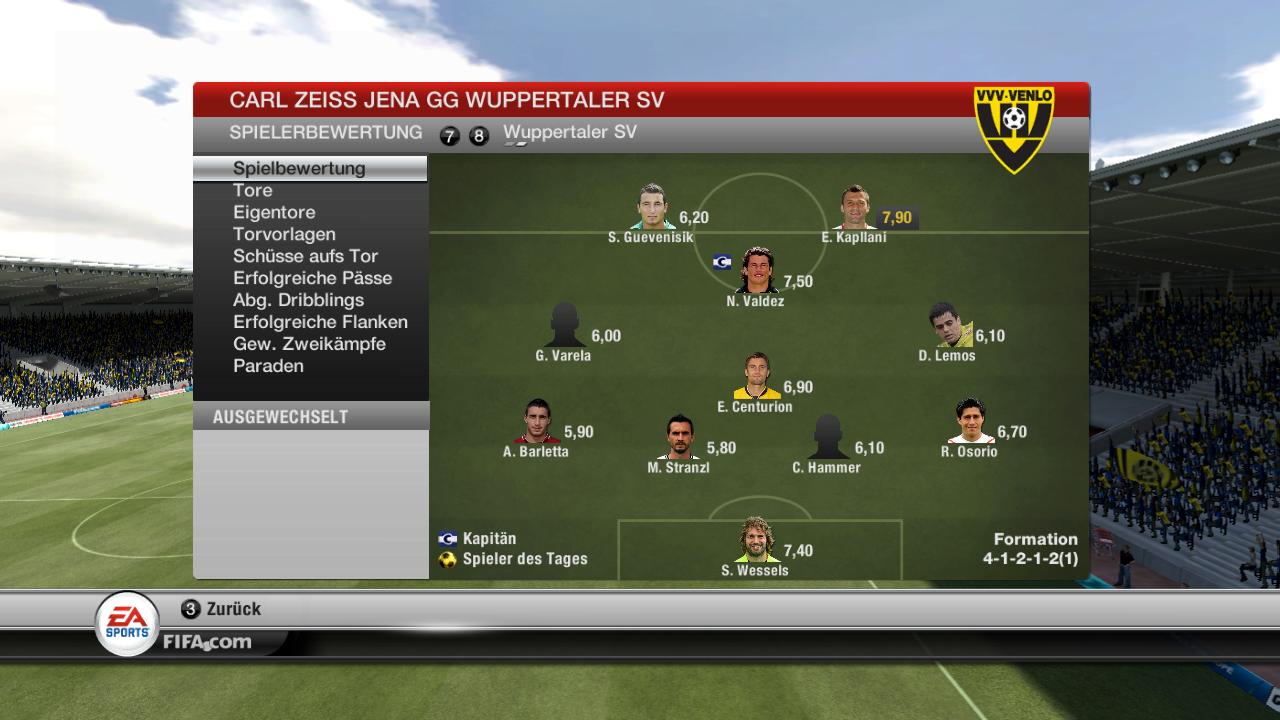Screen dimensions: 1280x720
Task: Choose Abg. Dribblings entry
Action: coord(298,300)
